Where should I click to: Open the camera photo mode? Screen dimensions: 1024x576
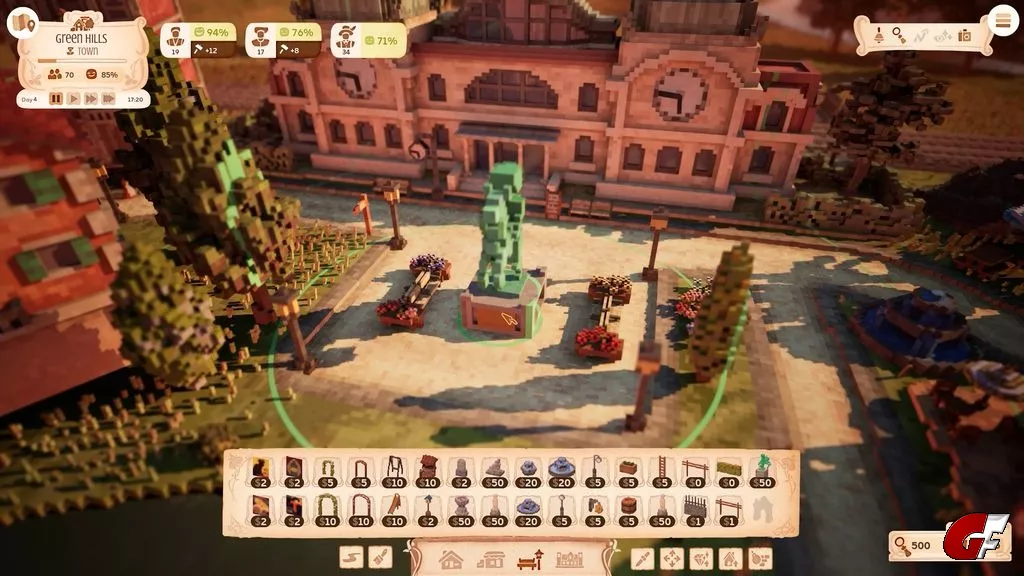(x=964, y=35)
